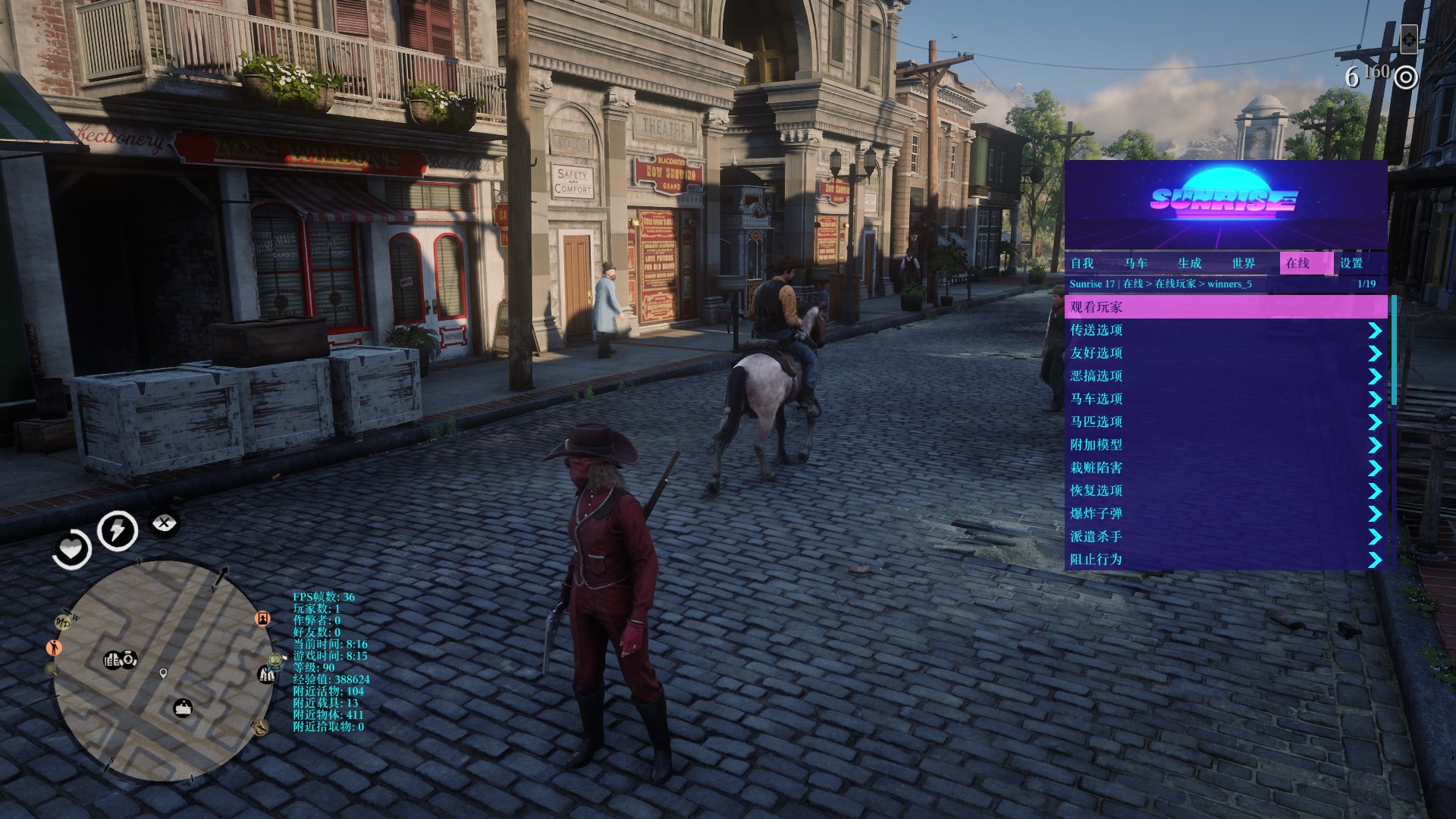The height and width of the screenshot is (819, 1456).
Task: Switch to the 自我 tab
Action: (1082, 263)
